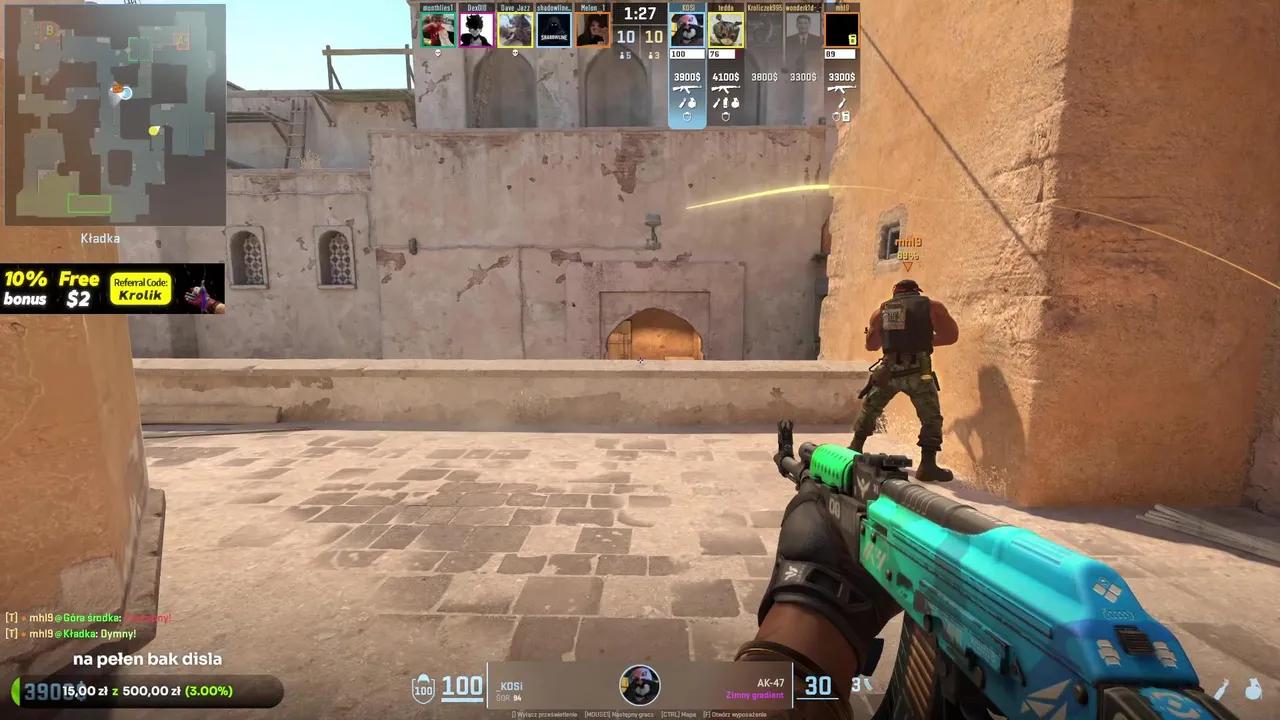Click mhl9's defuse kit icon
This screenshot has height=720, width=1280.
pyautogui.click(x=845, y=118)
